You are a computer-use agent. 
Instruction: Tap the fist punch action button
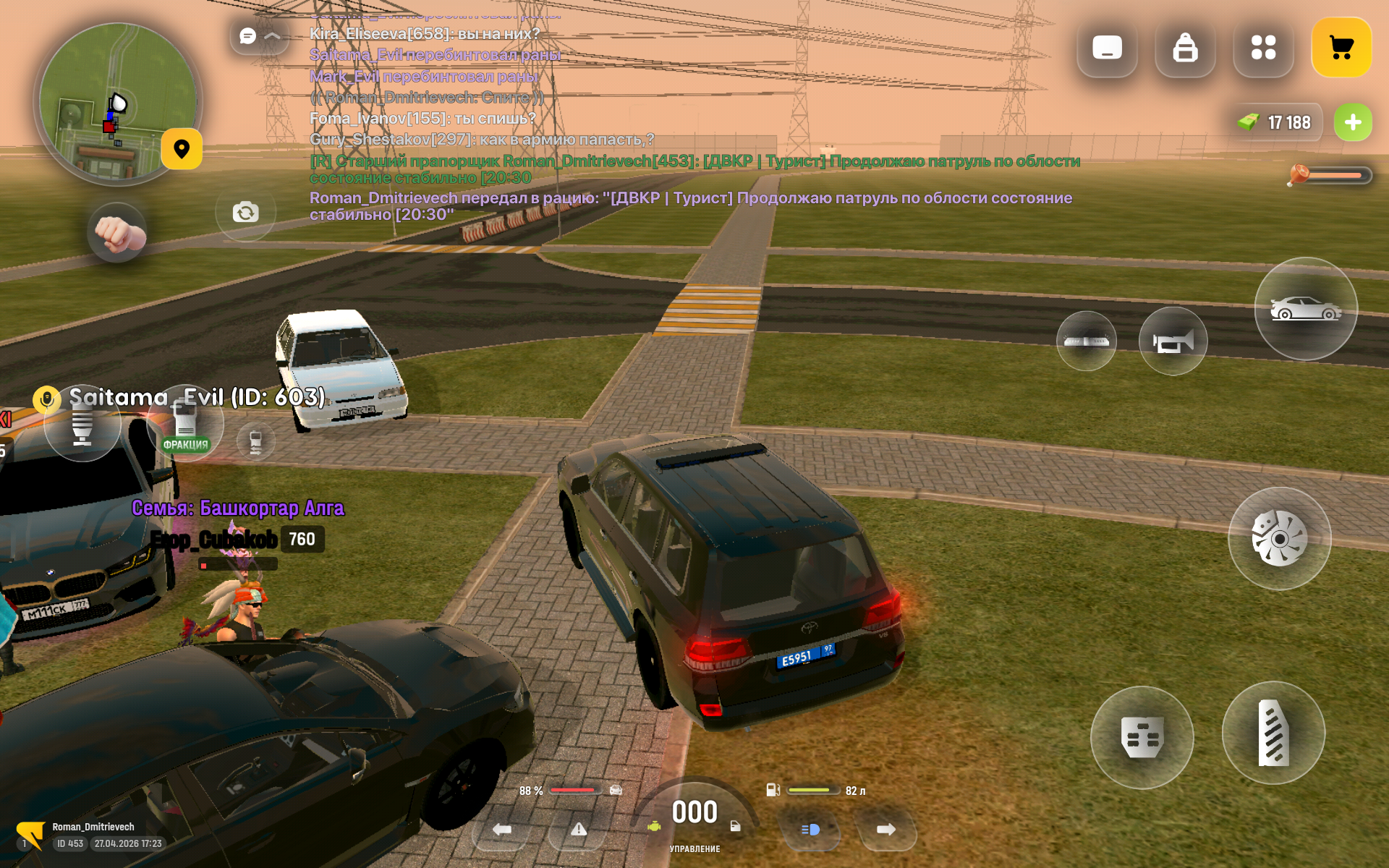117,232
